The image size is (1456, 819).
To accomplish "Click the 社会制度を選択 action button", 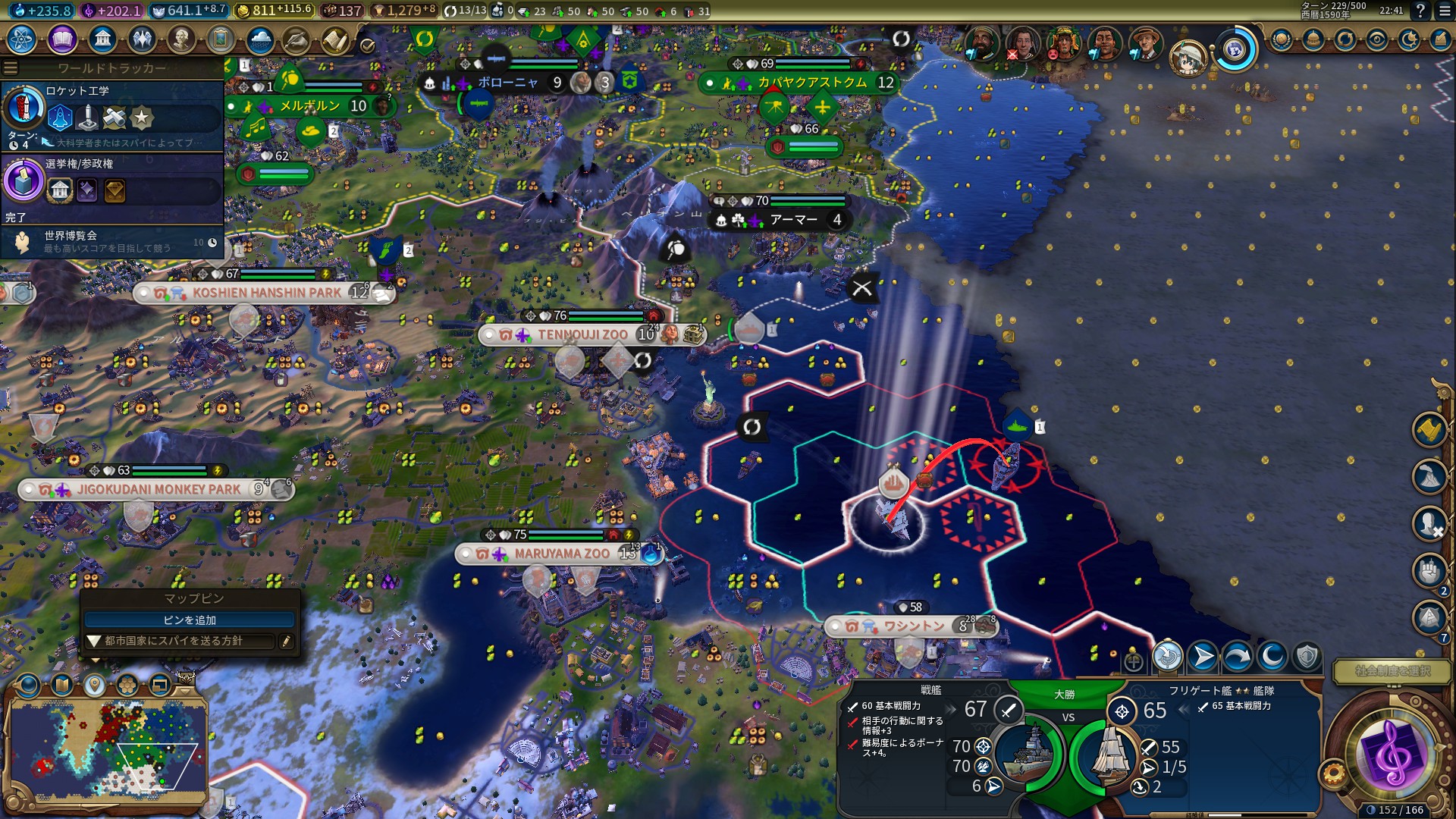I will pyautogui.click(x=1392, y=671).
